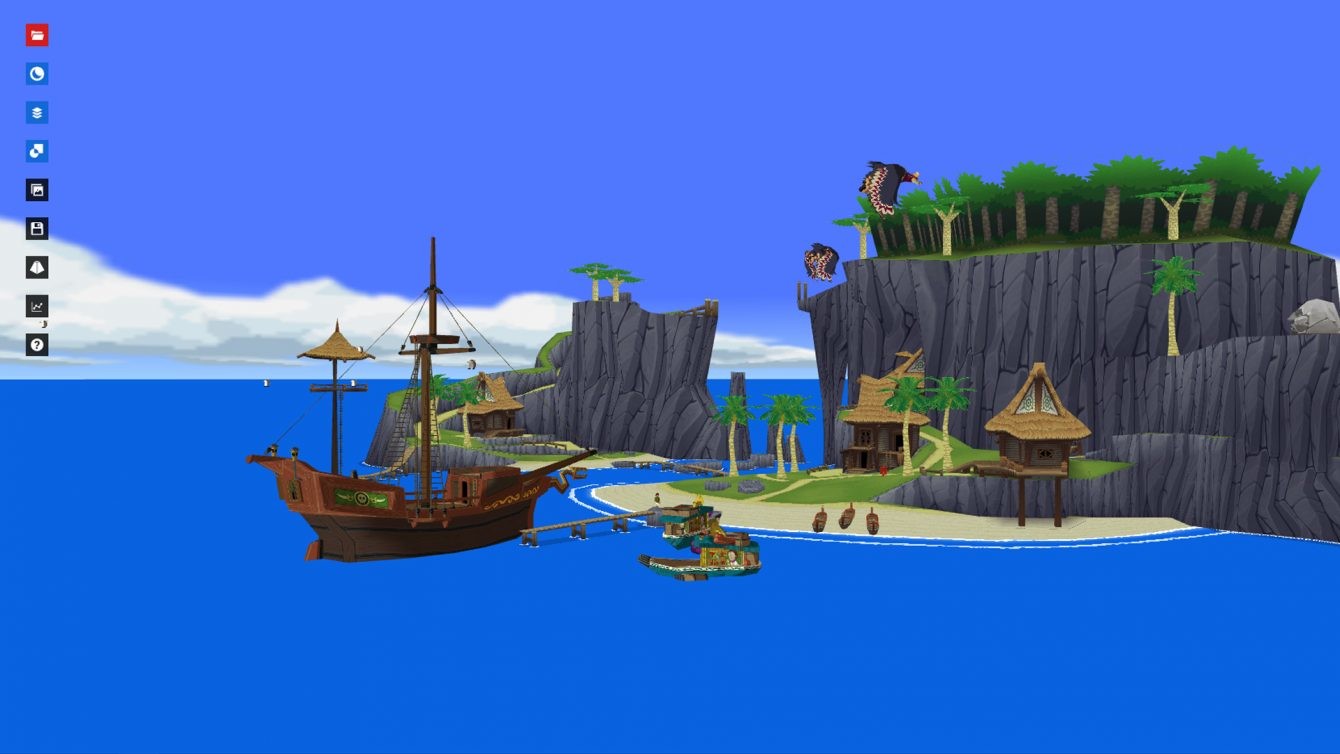Open the statistics graph panel

tap(37, 306)
